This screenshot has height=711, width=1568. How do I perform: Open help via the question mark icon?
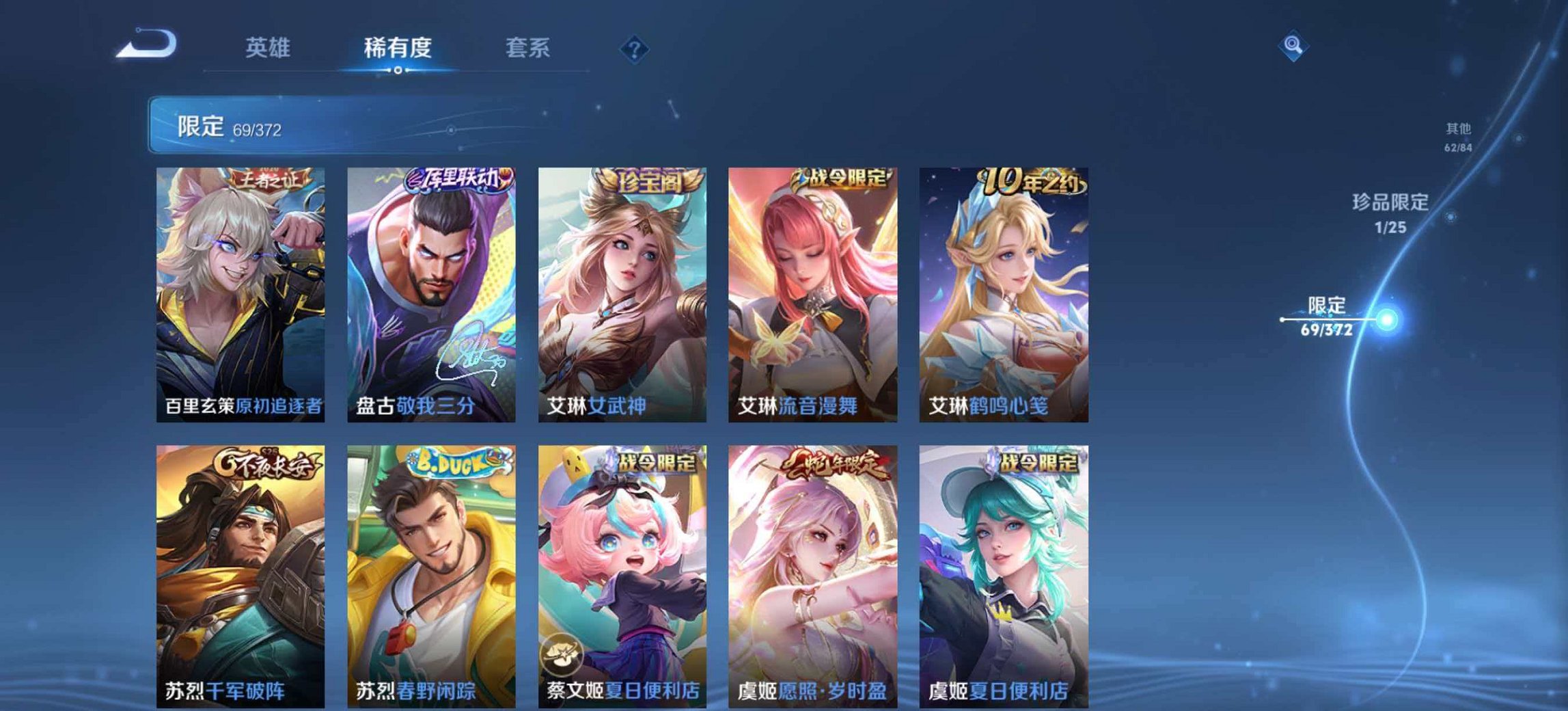pyautogui.click(x=634, y=46)
